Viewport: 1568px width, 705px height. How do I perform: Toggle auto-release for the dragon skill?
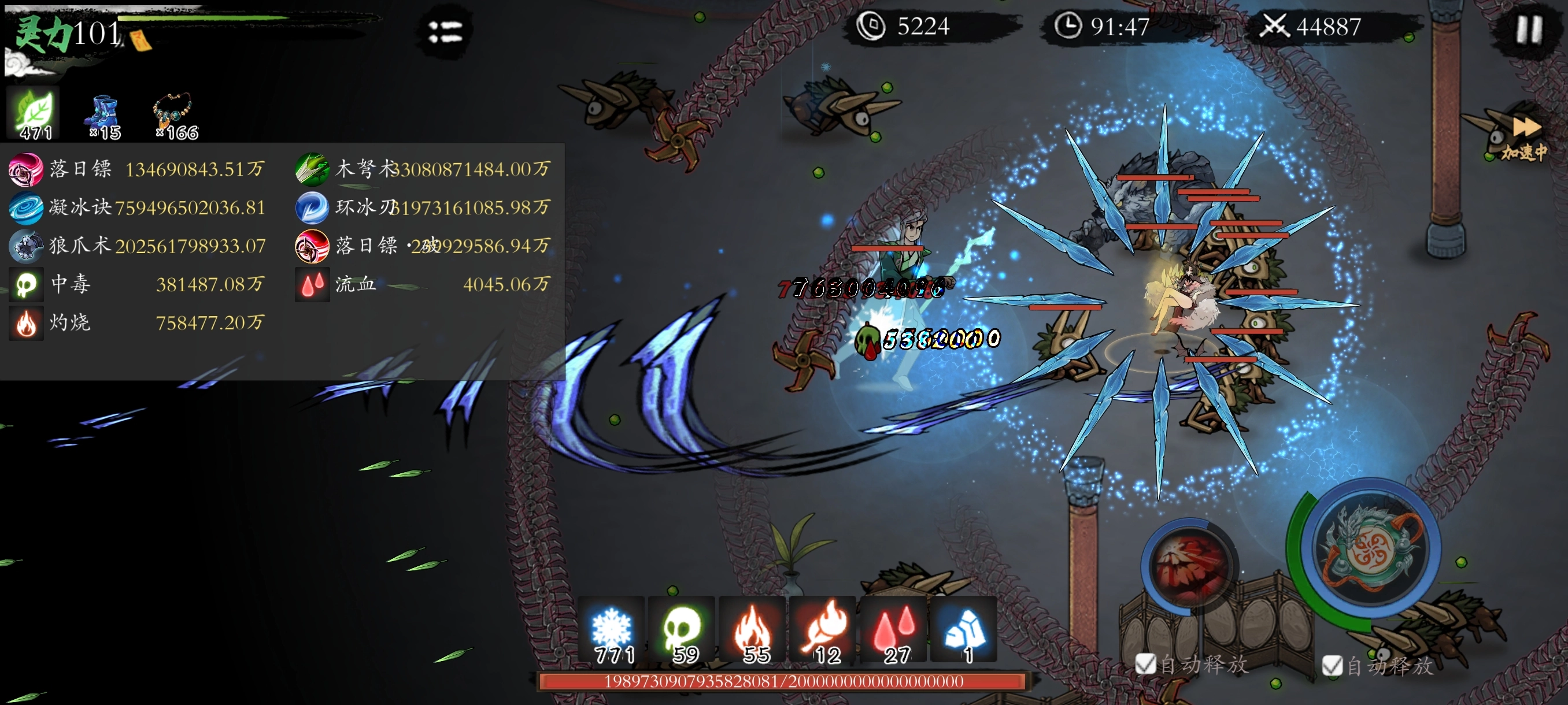1332,666
